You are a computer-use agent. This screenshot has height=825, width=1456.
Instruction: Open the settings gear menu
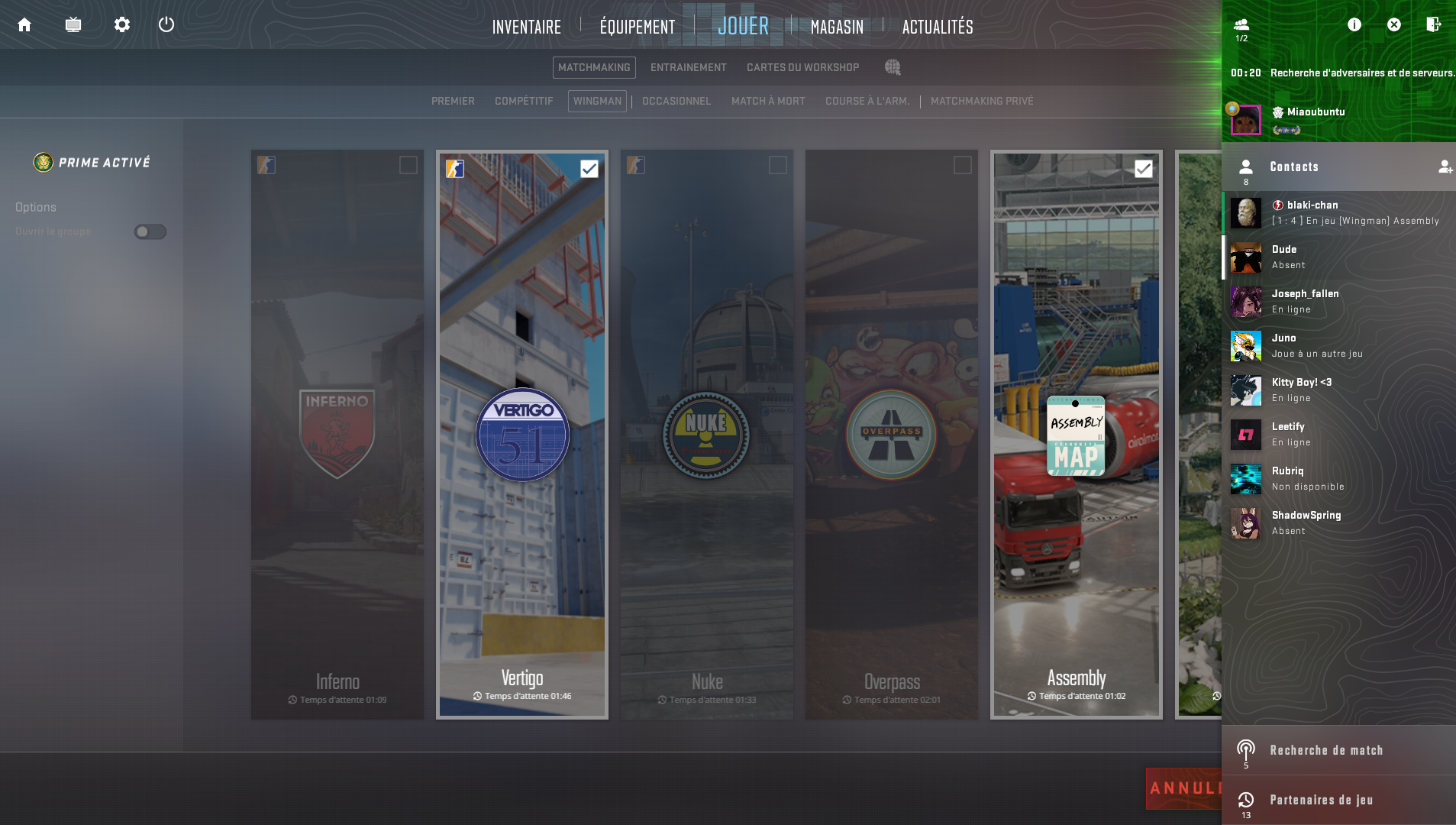pos(122,25)
